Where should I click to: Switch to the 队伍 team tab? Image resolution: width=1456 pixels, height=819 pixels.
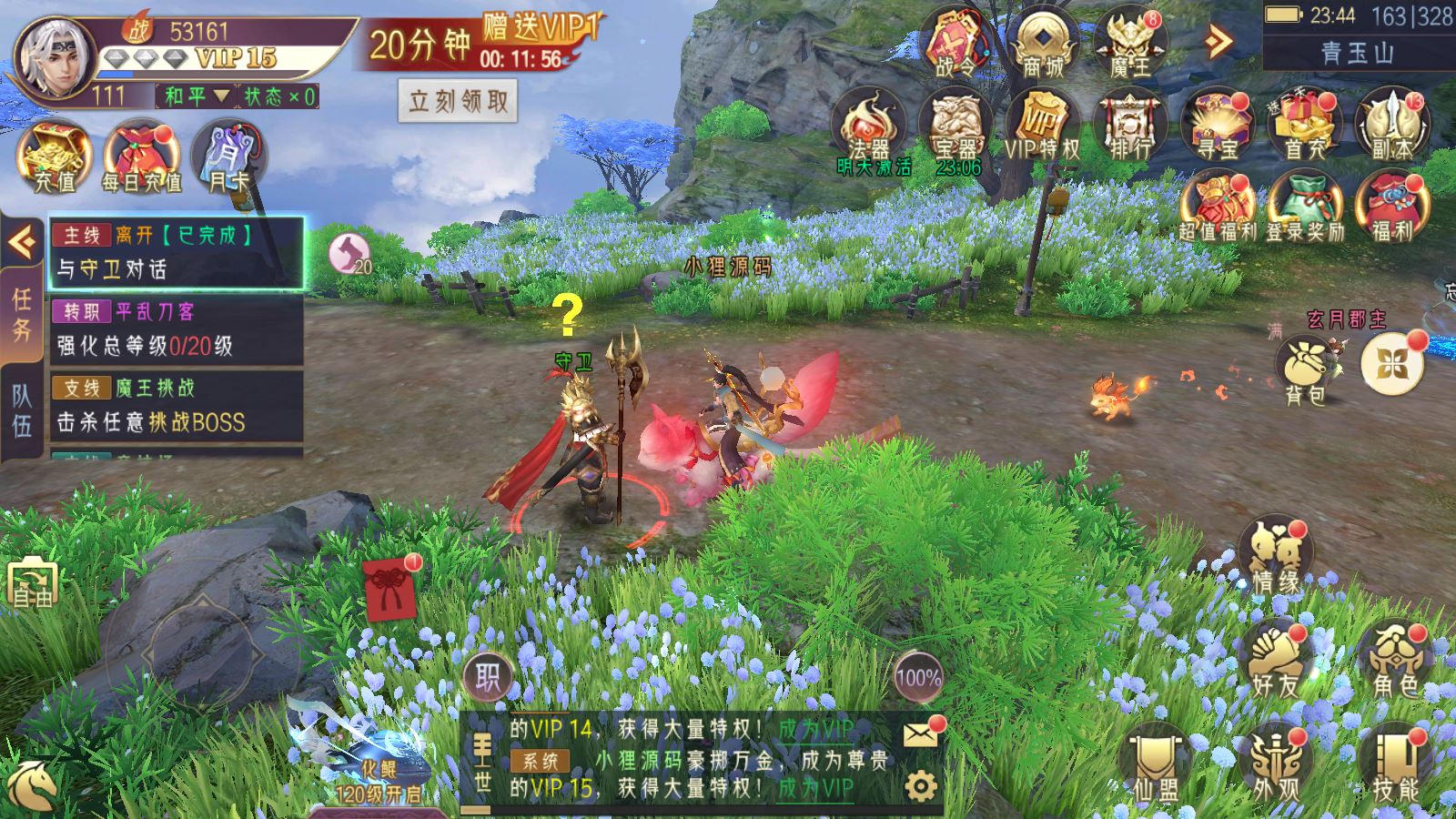click(x=21, y=409)
